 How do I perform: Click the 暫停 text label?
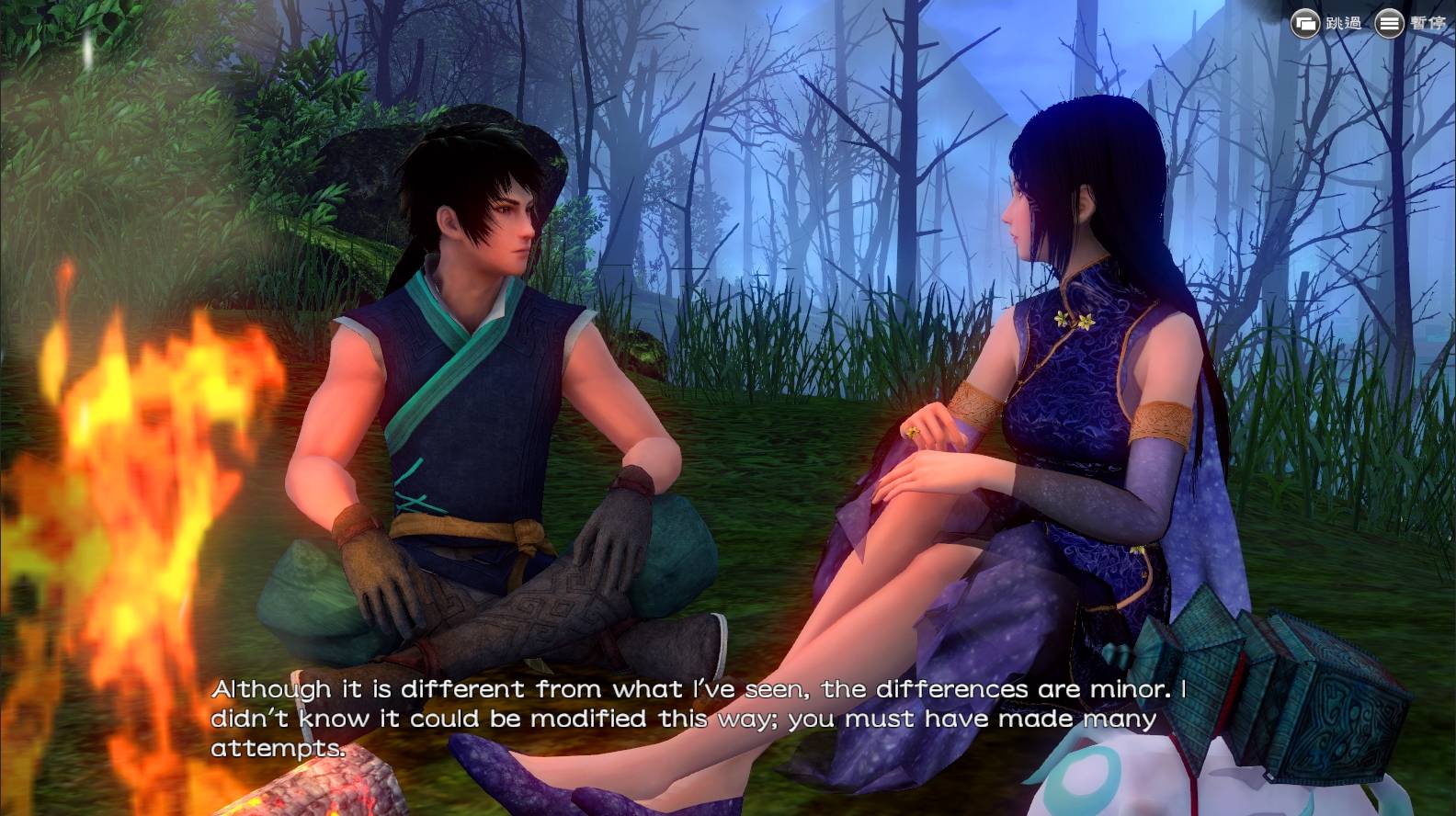[x=1428, y=24]
